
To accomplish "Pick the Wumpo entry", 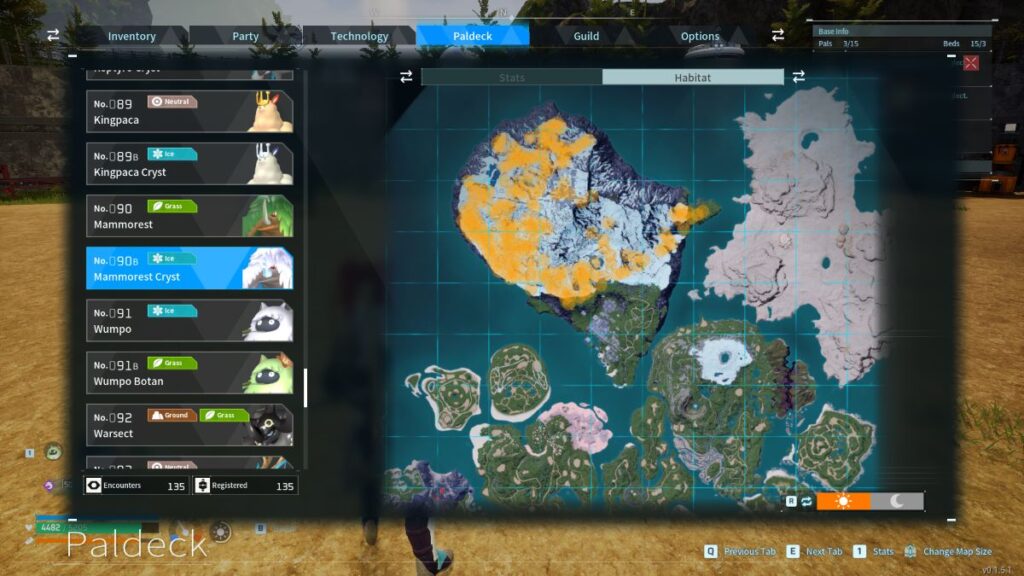I will tap(189, 320).
